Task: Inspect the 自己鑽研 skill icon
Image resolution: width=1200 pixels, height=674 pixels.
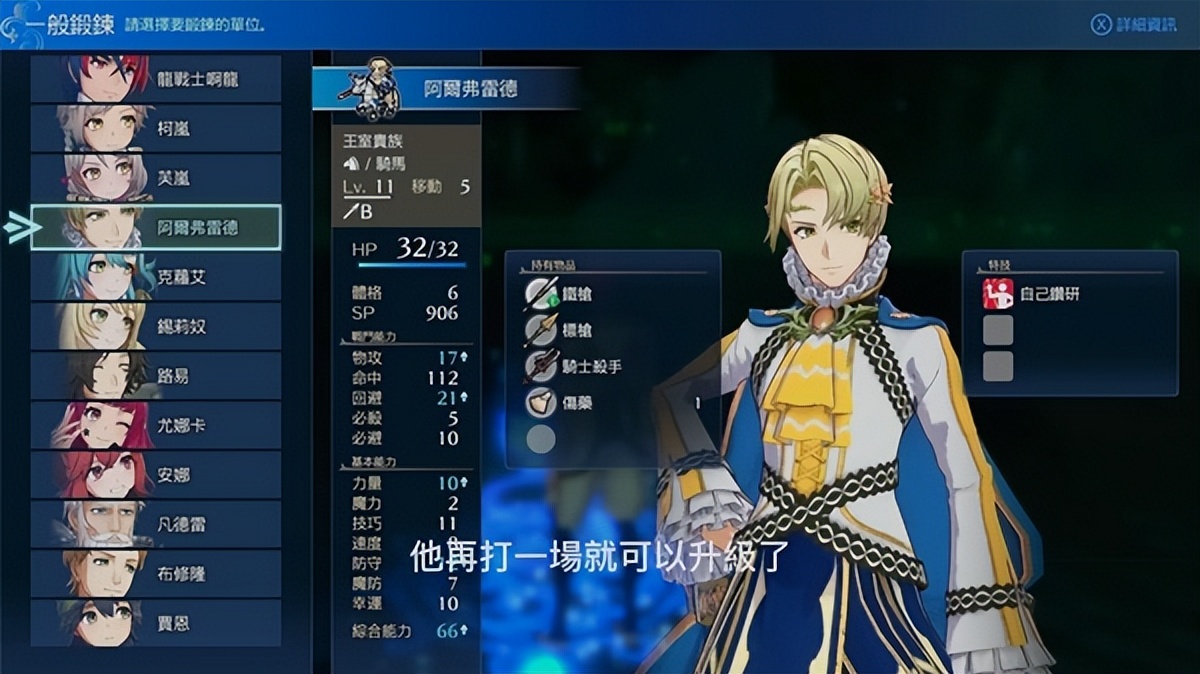Action: coord(998,294)
